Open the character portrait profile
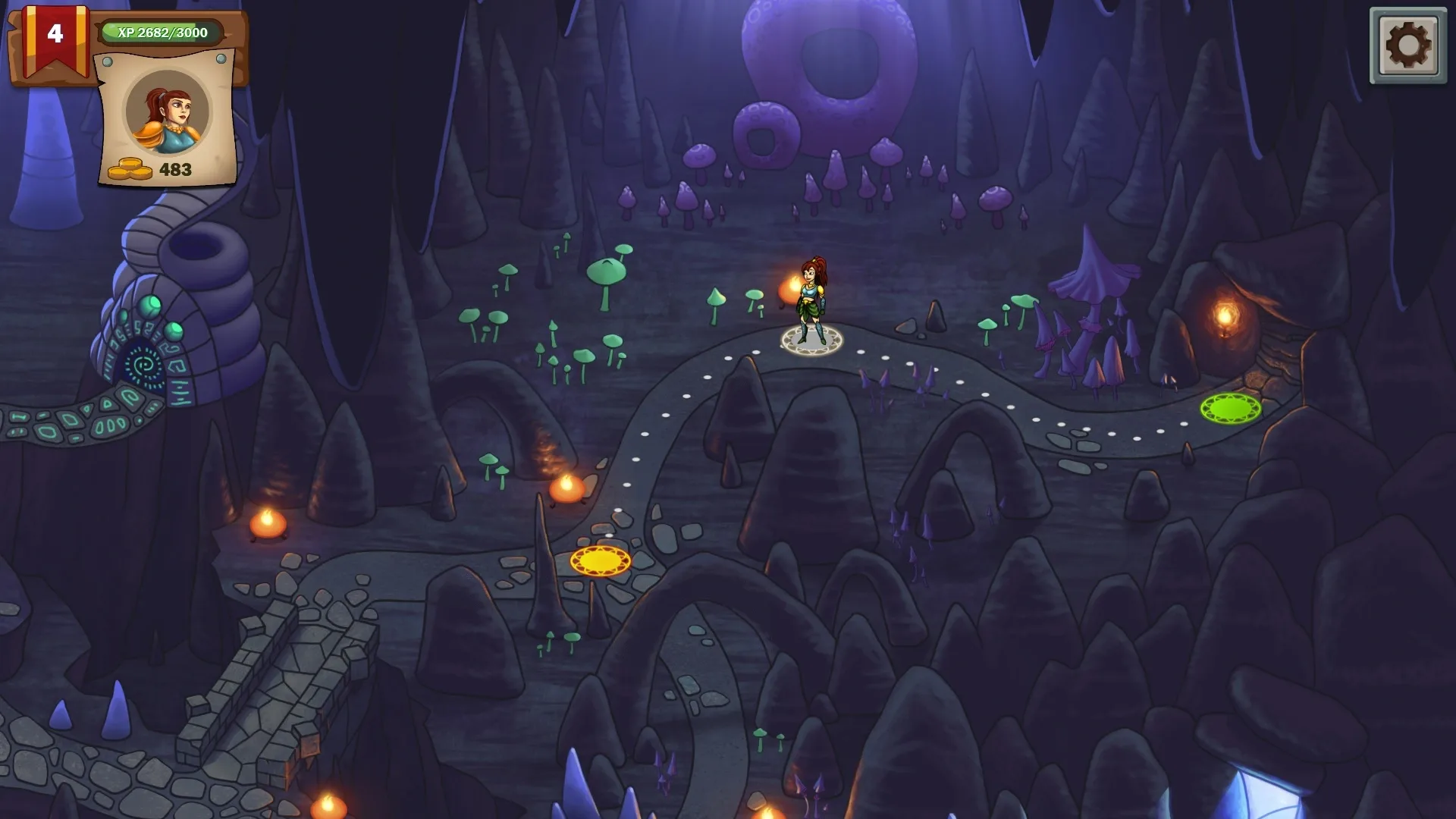This screenshot has height=819, width=1456. coord(168,112)
